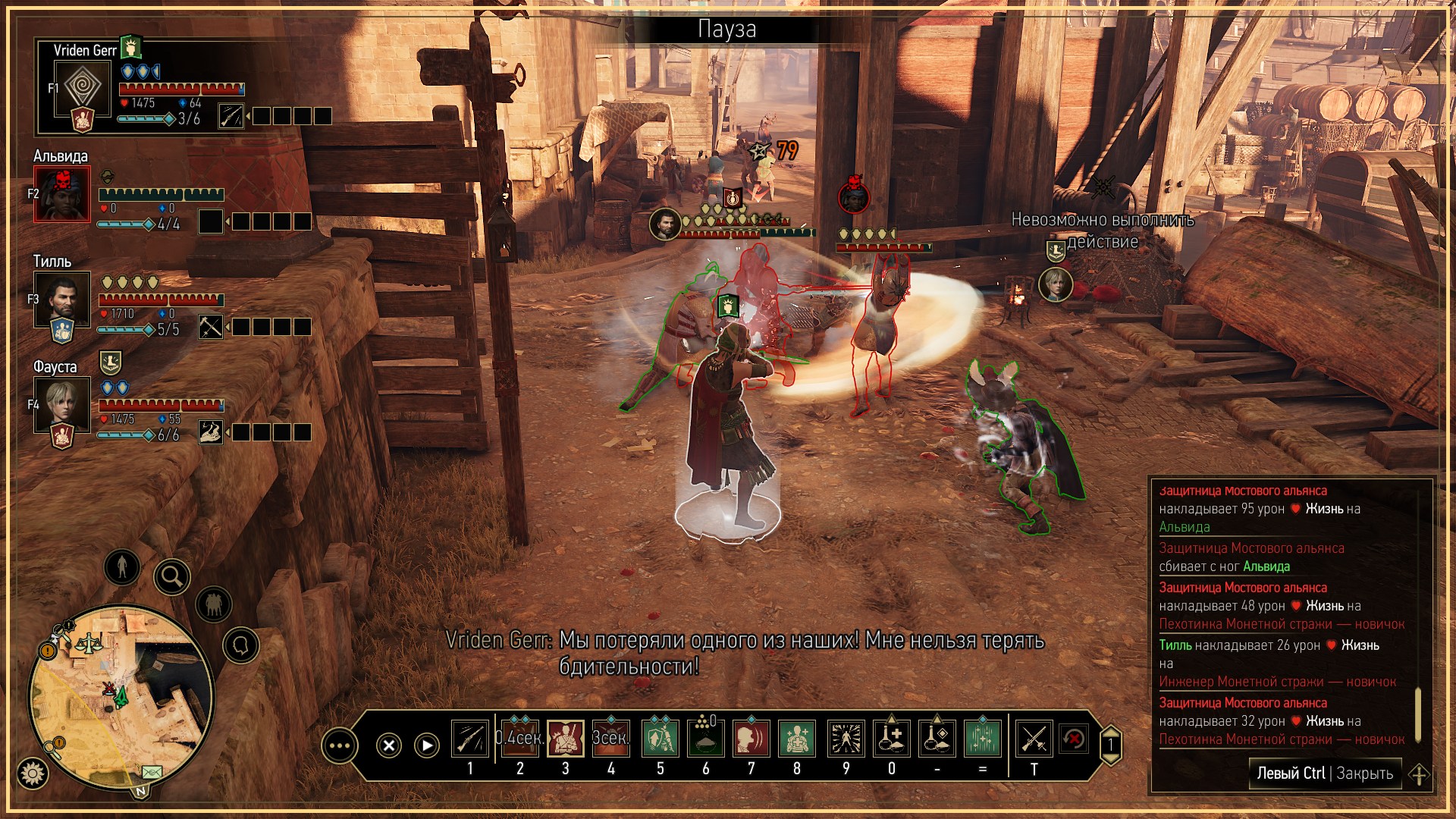1456x819 pixels.
Task: Activate the highlighted warrior ability in slot 3
Action: click(x=566, y=739)
